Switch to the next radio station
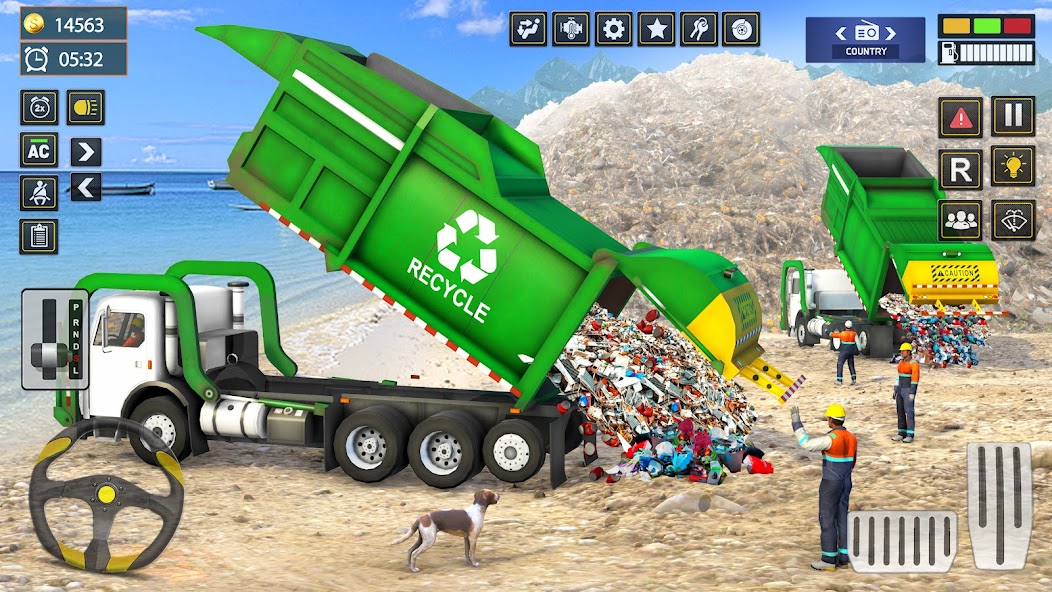This screenshot has width=1052, height=592. click(890, 33)
